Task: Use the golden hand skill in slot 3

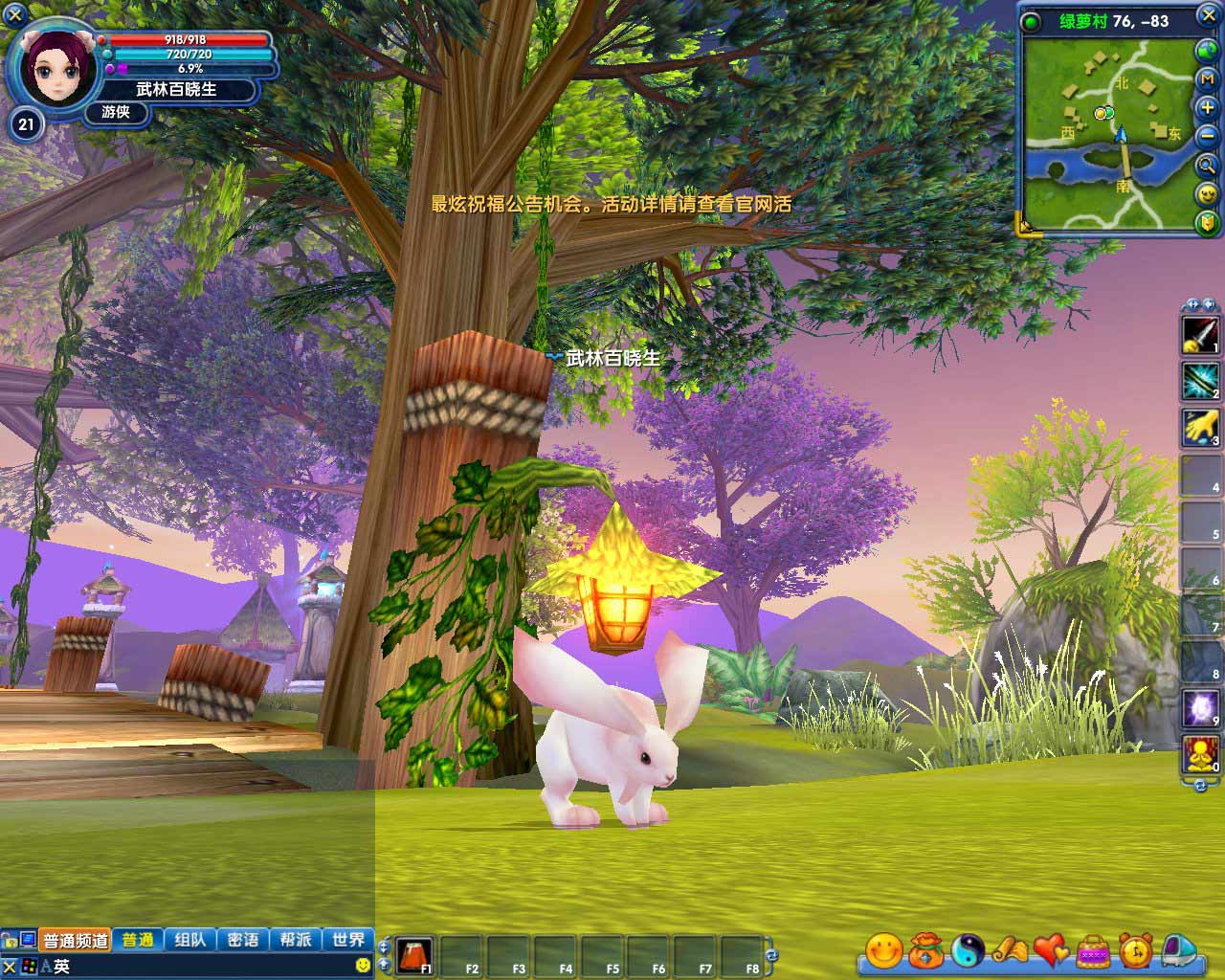Action: (1200, 428)
